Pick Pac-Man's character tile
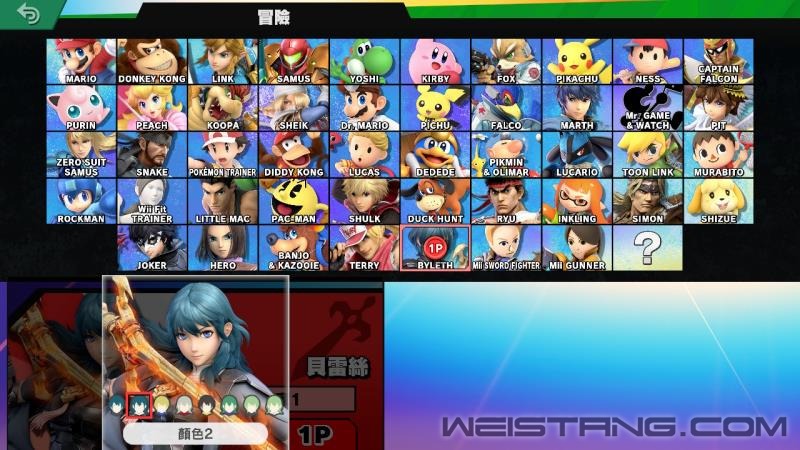 (x=293, y=201)
